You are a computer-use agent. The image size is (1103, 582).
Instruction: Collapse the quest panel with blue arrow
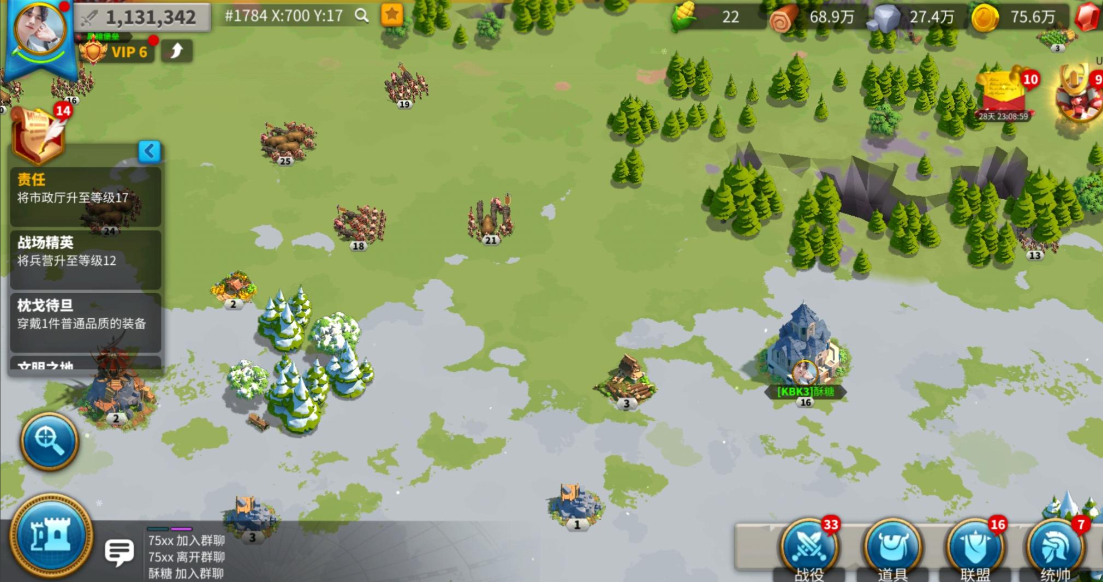pyautogui.click(x=149, y=152)
